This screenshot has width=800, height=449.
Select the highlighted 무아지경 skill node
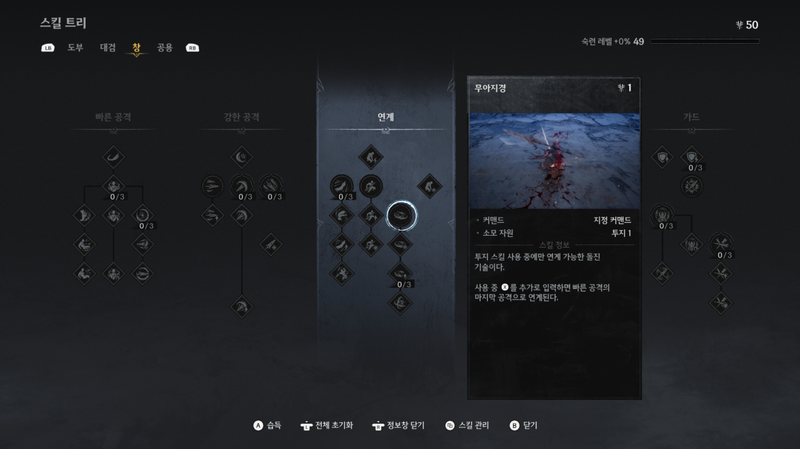coord(400,213)
